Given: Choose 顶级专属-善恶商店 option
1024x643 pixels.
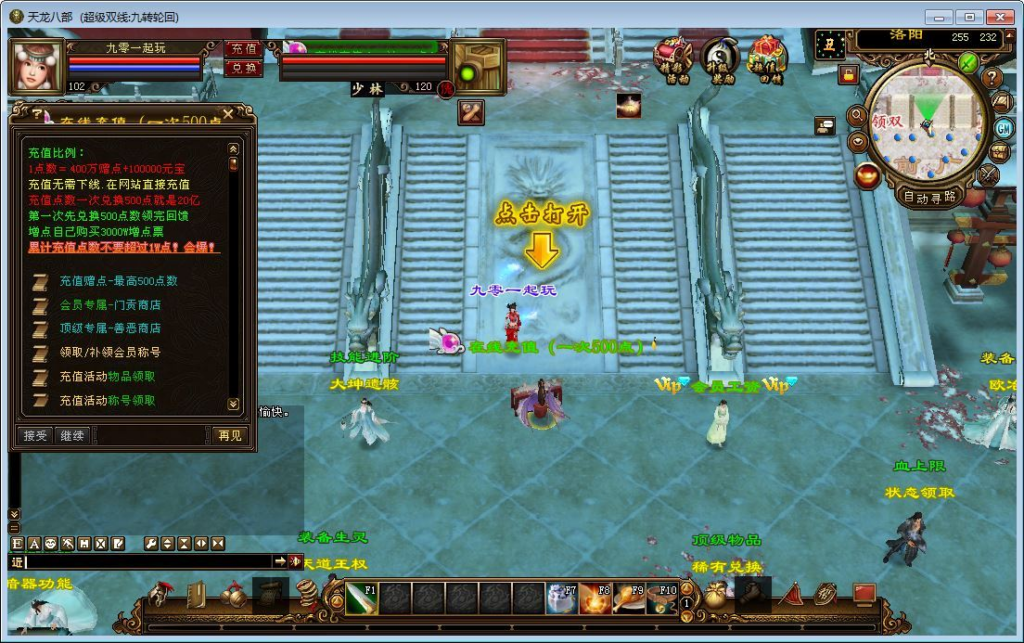Looking at the screenshot, I should (110, 328).
